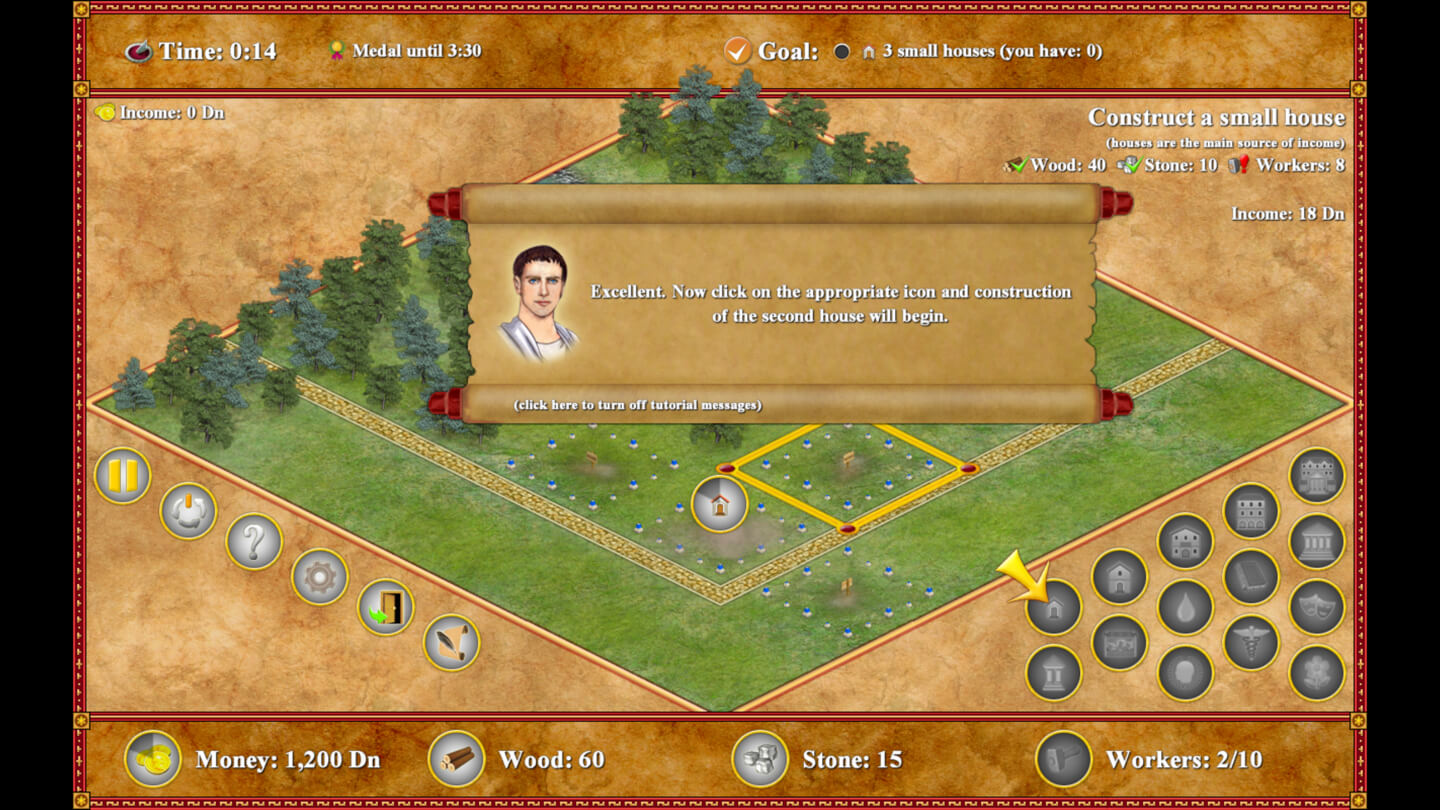This screenshot has height=810, width=1440.
Task: Open the scroll and quill button
Action: click(x=451, y=642)
